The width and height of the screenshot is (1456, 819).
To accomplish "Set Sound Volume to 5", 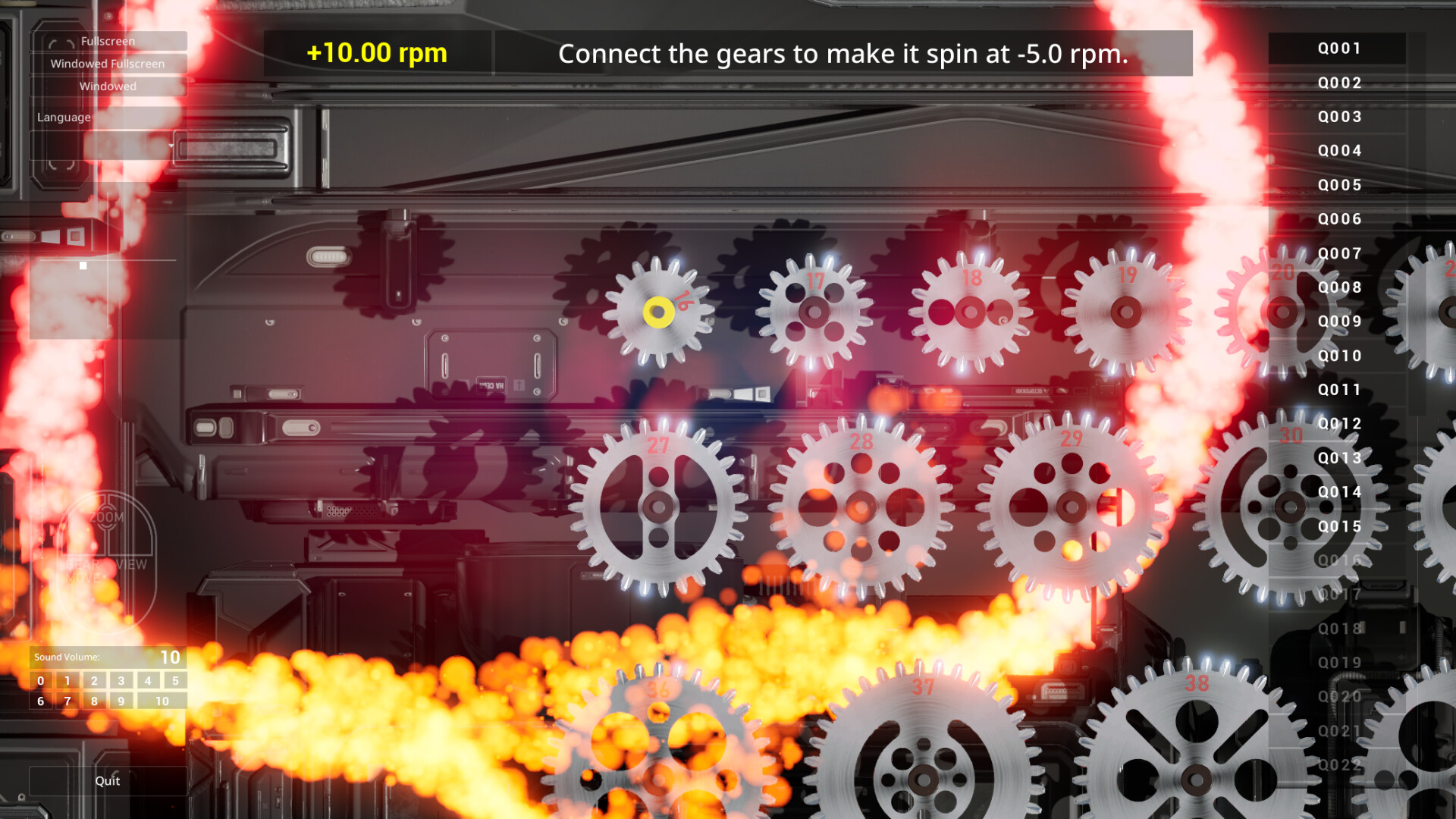I will [x=175, y=681].
